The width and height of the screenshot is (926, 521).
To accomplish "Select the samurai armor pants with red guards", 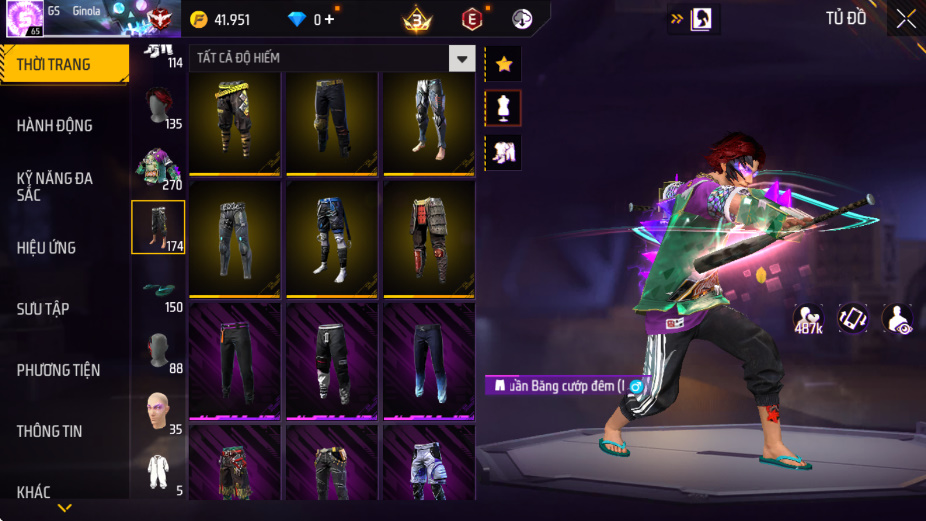I will point(429,238).
